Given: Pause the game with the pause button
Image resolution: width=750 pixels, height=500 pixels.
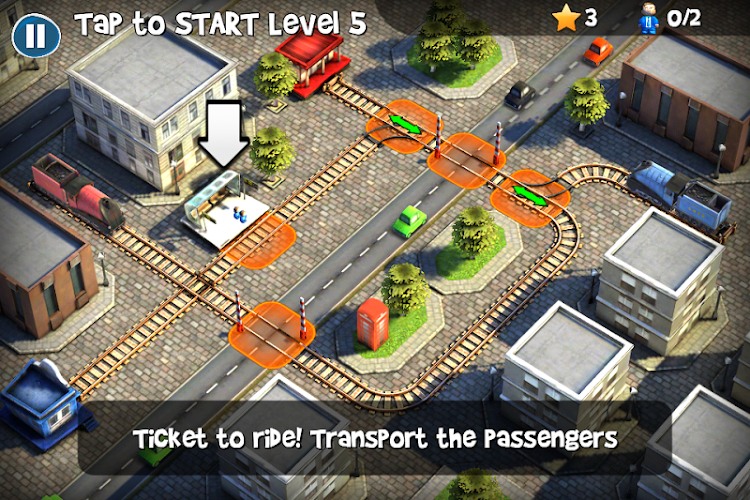Looking at the screenshot, I should coord(35,36).
